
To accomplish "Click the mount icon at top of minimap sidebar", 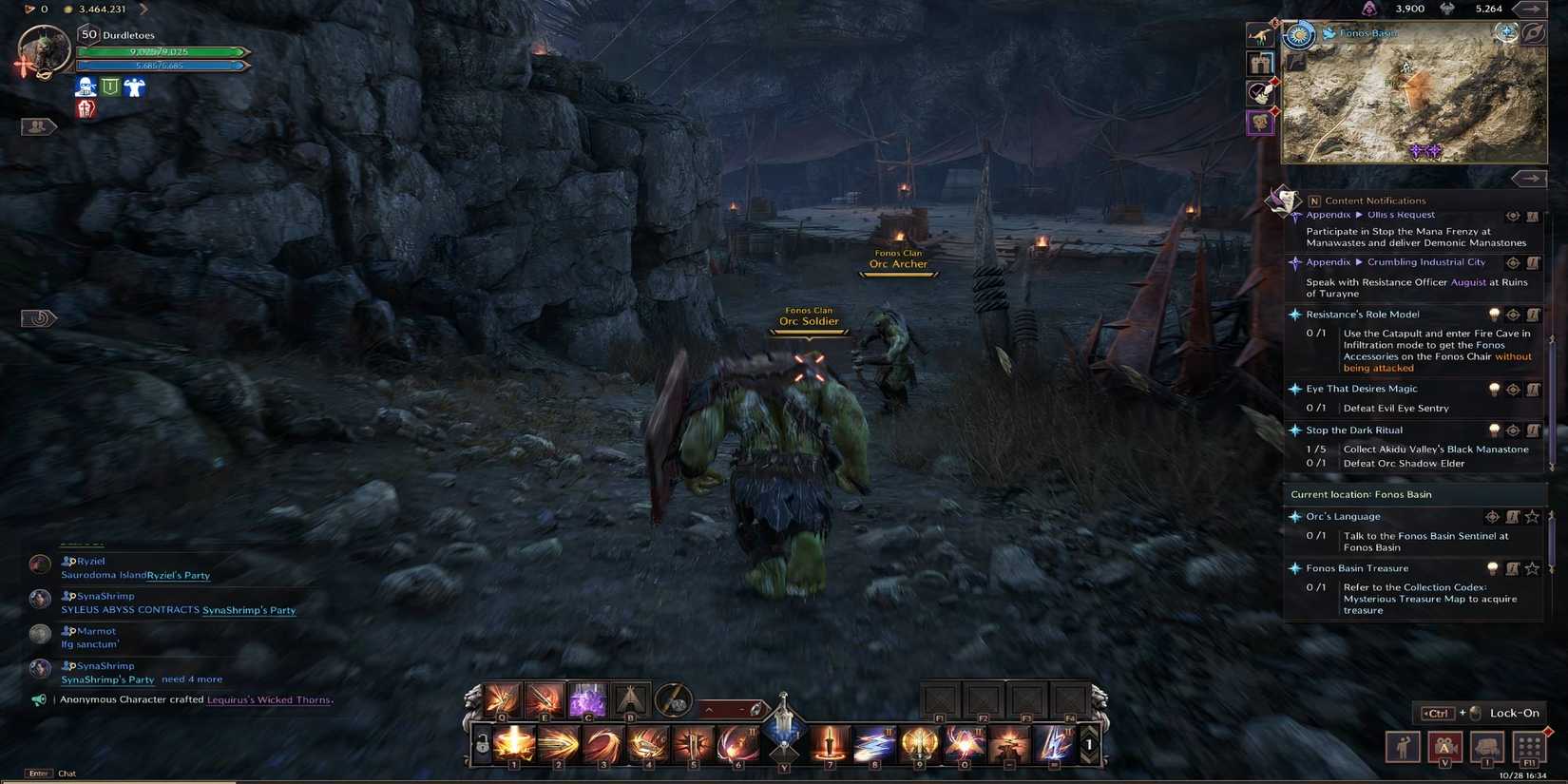I will 1260,33.
